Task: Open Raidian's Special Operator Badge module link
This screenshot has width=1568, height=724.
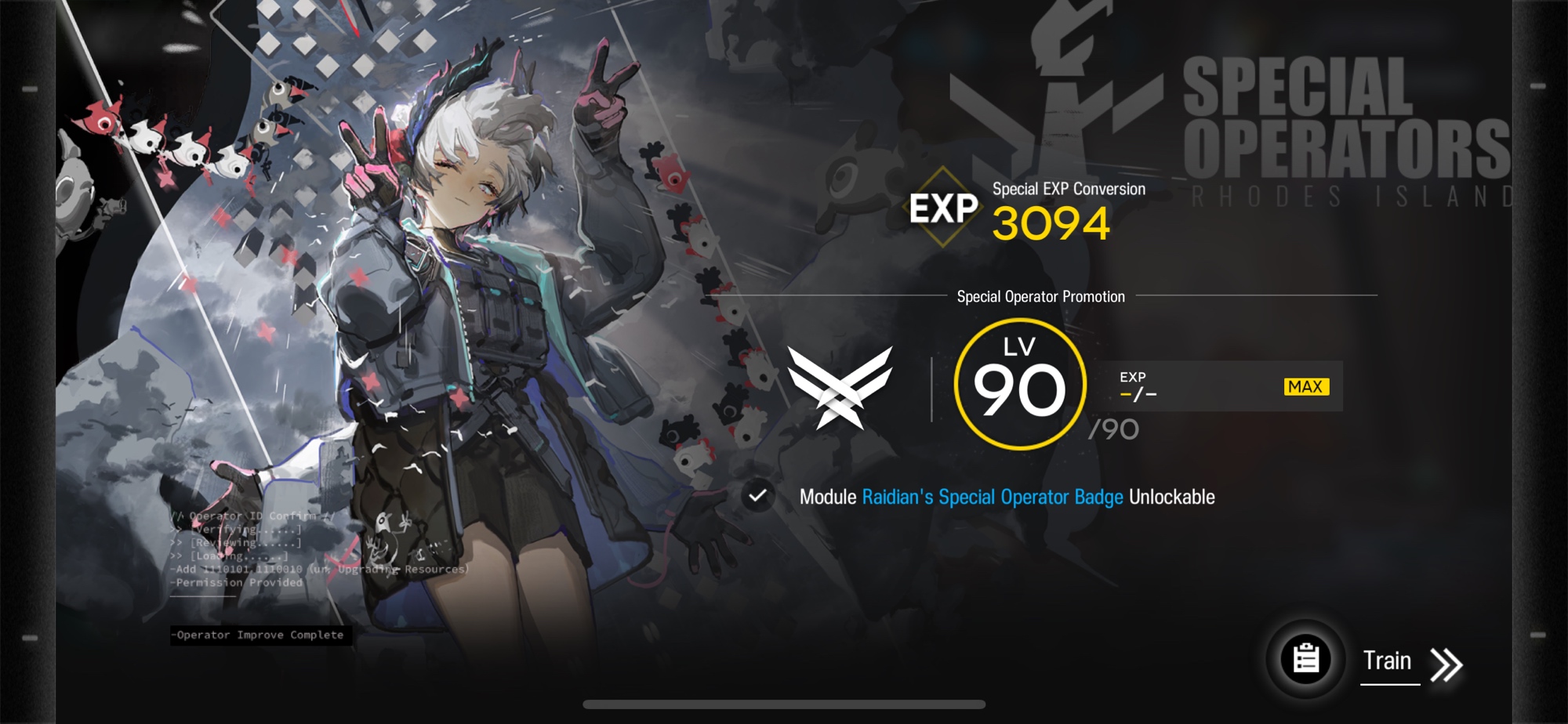Action: (x=993, y=497)
